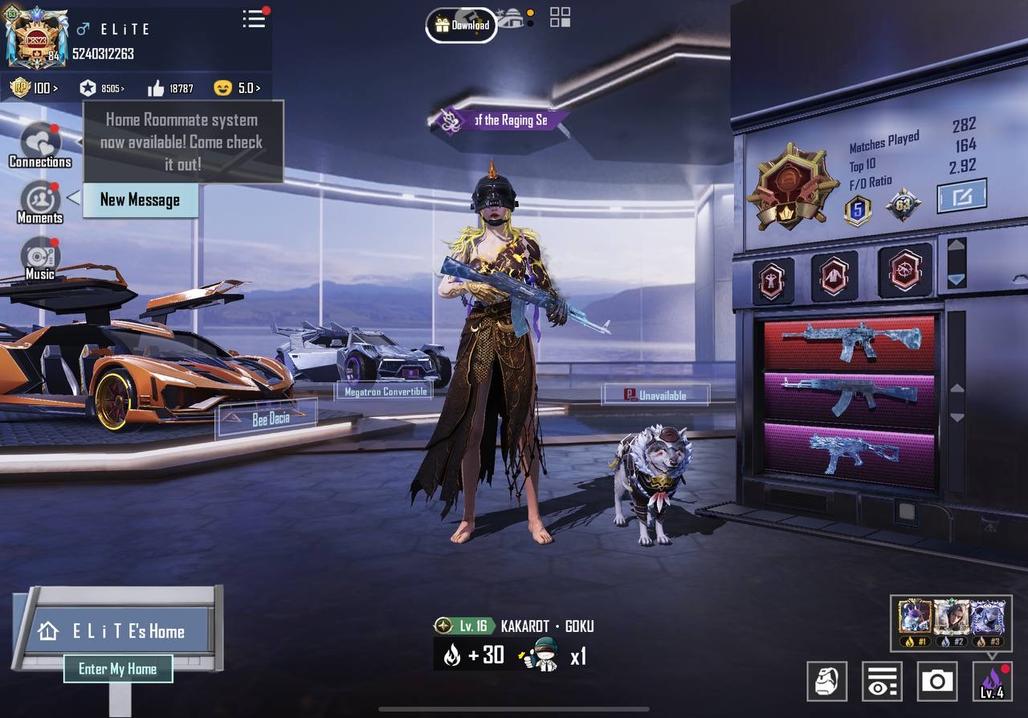
Task: Open the popularity thumbs-up 18787 stat
Action: click(169, 88)
